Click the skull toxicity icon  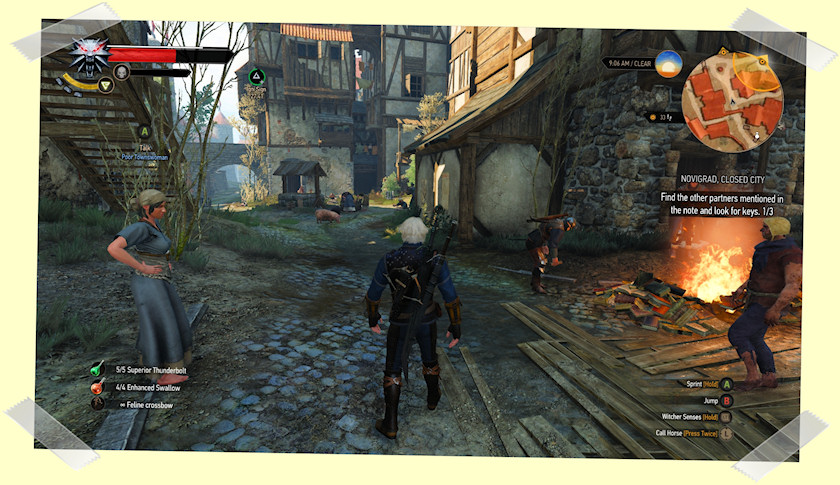tap(121, 72)
